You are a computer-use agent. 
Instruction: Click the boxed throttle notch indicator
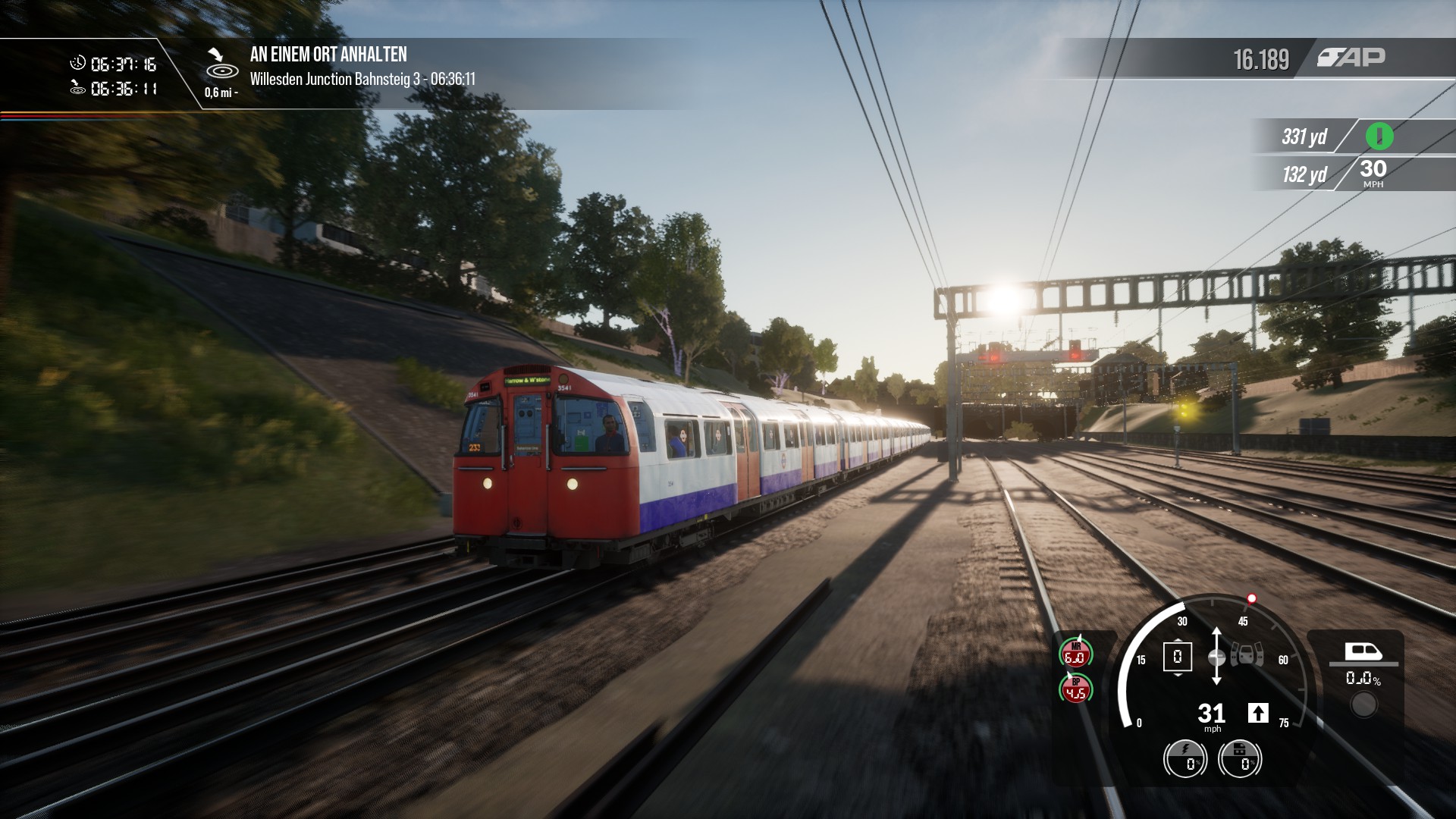click(x=1177, y=657)
